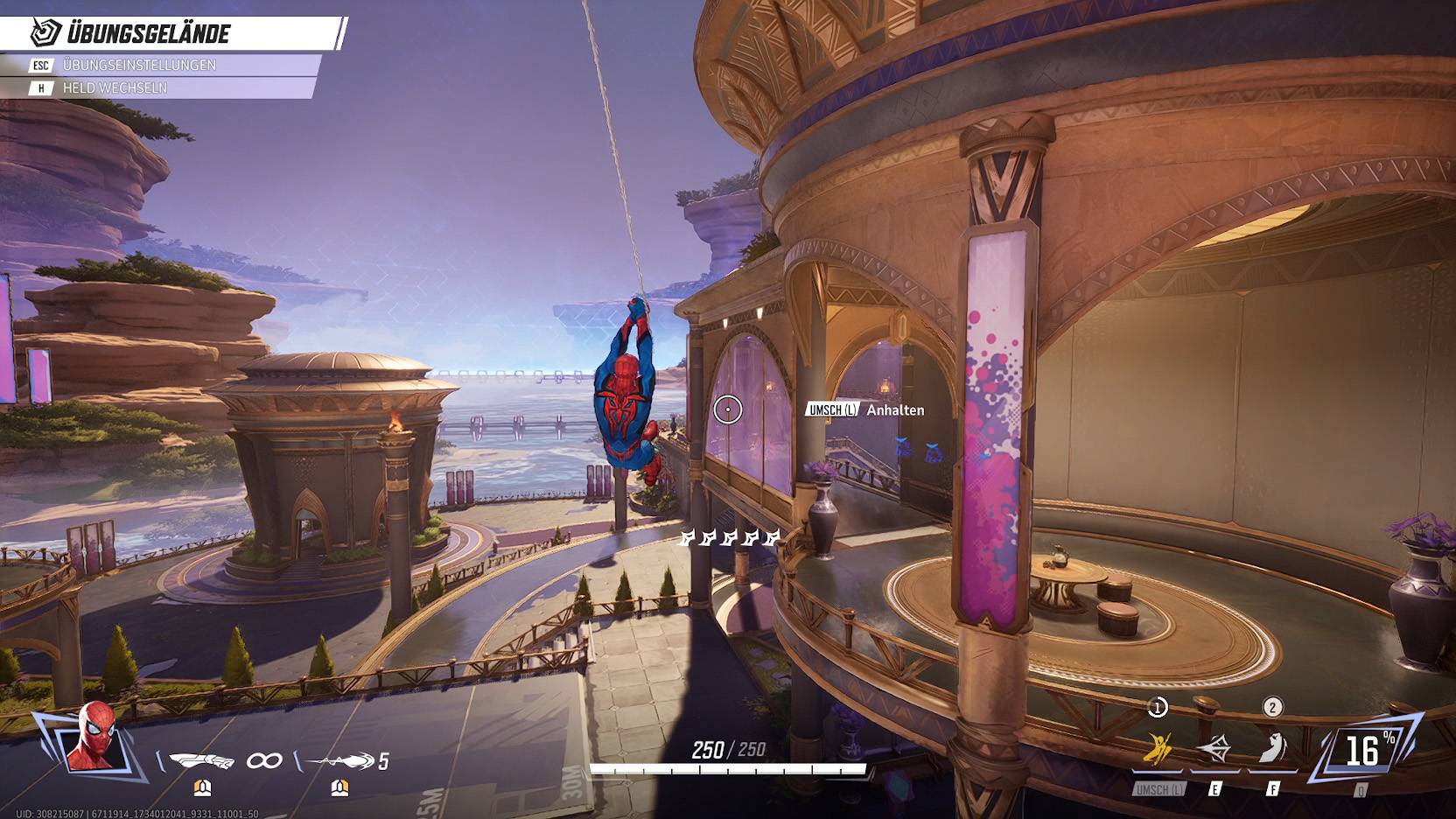Screen dimensions: 1456x819
Task: Activate the web-pull ability icon labeled E
Action: tap(1214, 750)
